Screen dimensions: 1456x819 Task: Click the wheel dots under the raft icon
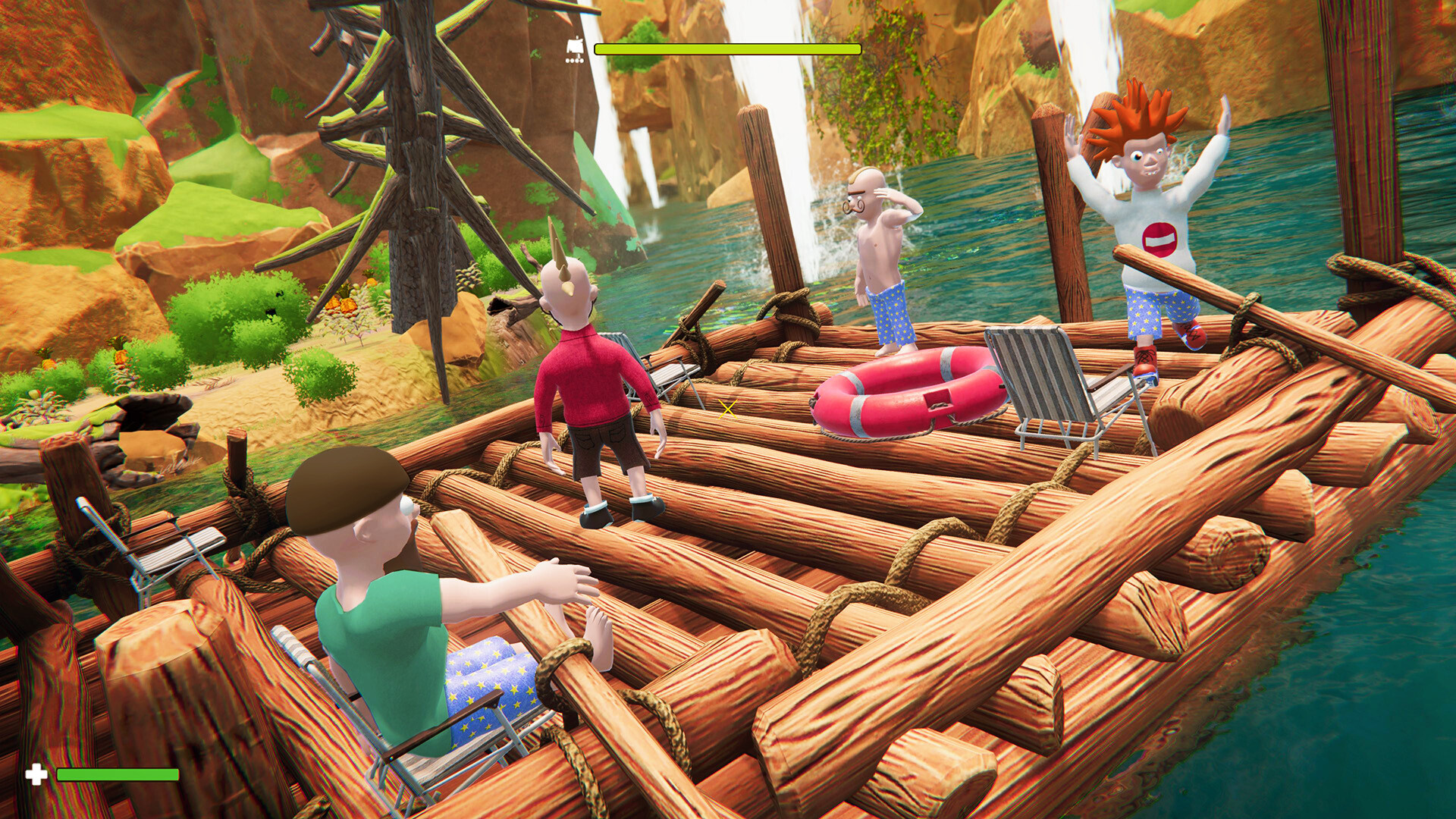click(574, 59)
